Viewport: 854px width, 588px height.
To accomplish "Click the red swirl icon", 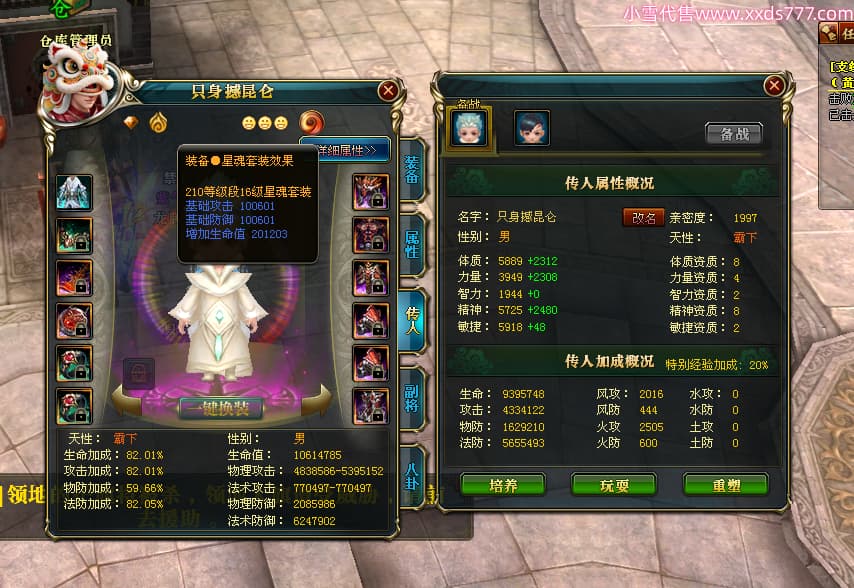I will point(312,122).
